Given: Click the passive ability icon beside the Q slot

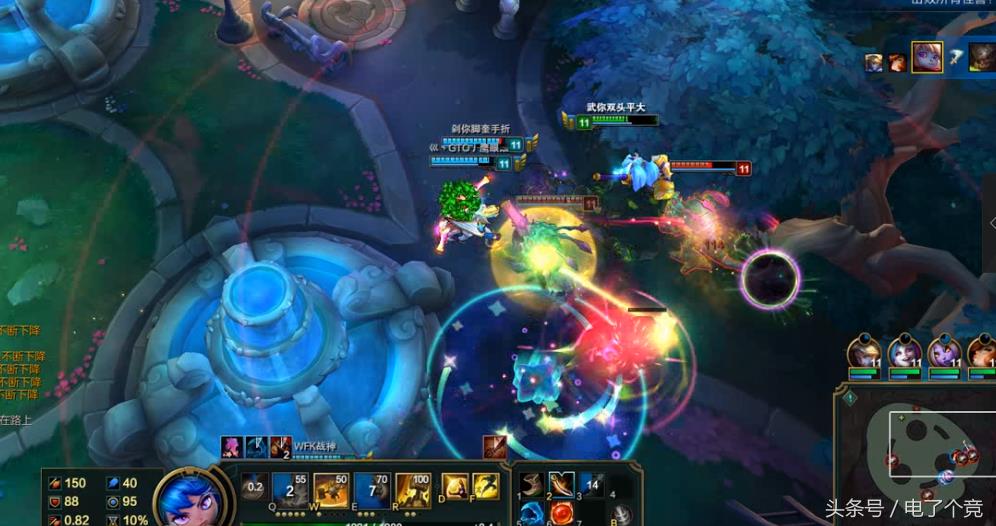Looking at the screenshot, I should pos(254,487).
